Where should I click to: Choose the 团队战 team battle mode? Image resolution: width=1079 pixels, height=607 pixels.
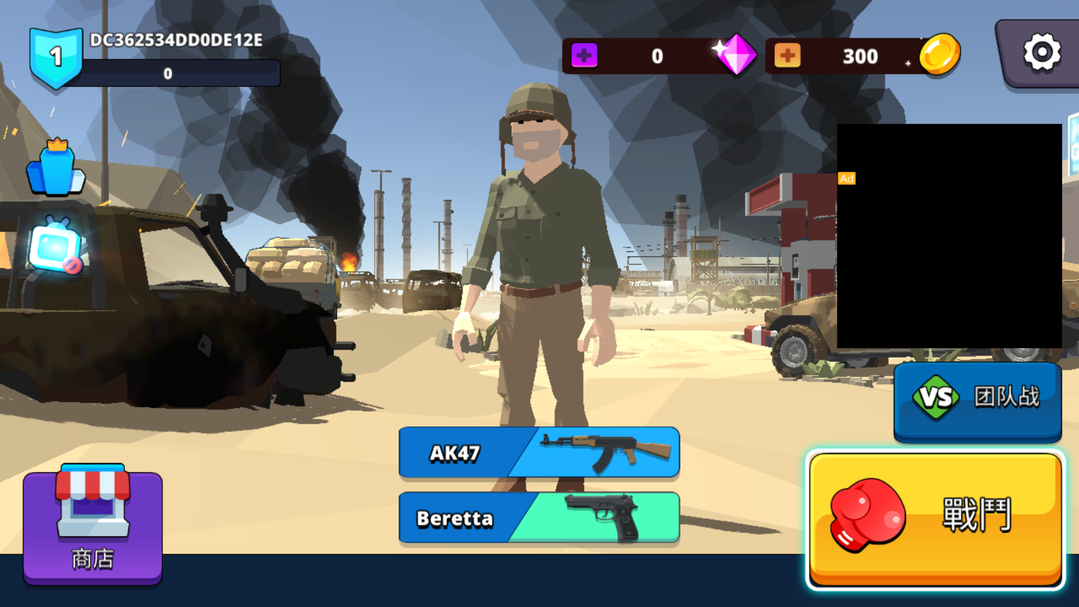977,399
